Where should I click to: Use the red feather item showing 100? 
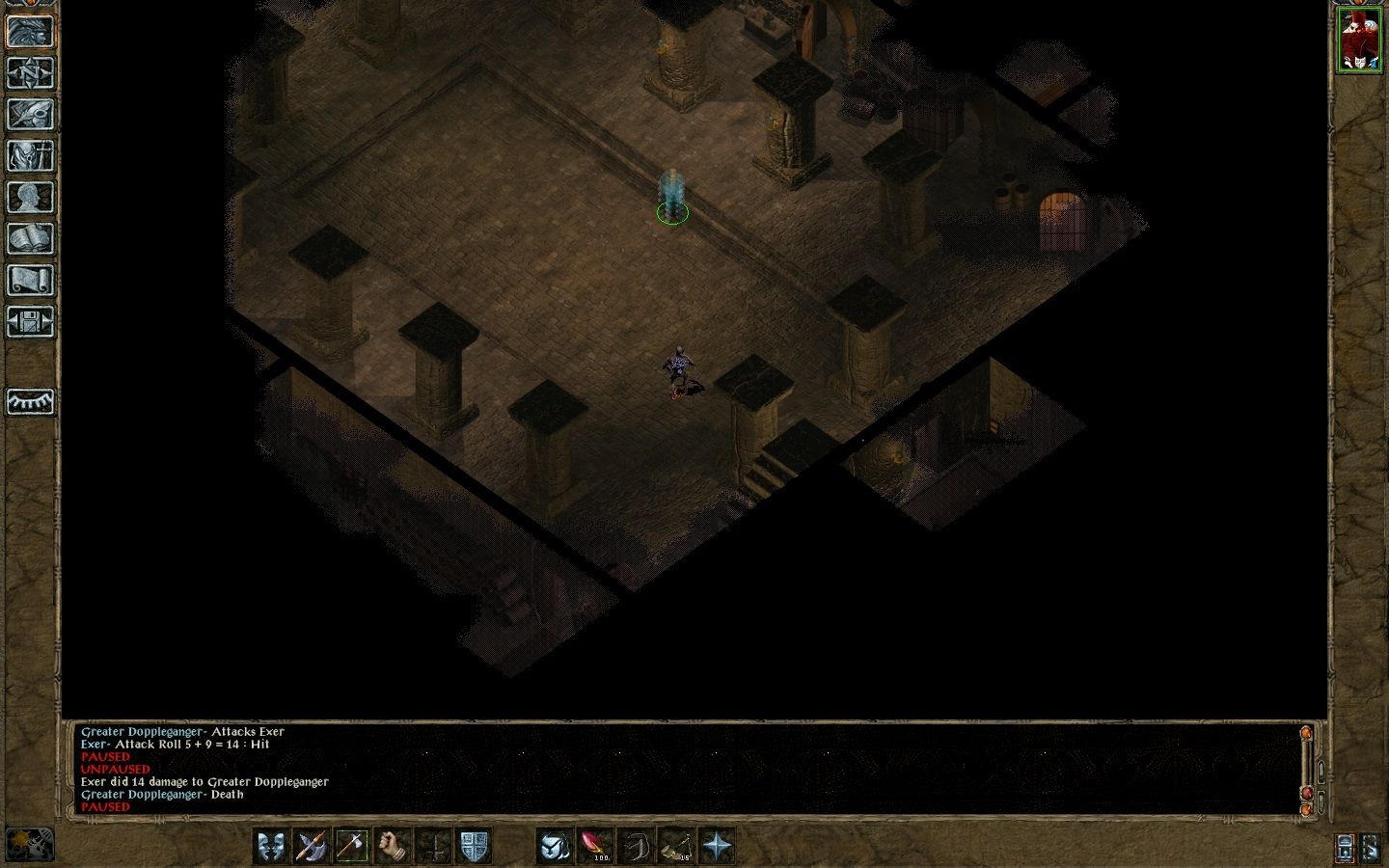tap(595, 846)
